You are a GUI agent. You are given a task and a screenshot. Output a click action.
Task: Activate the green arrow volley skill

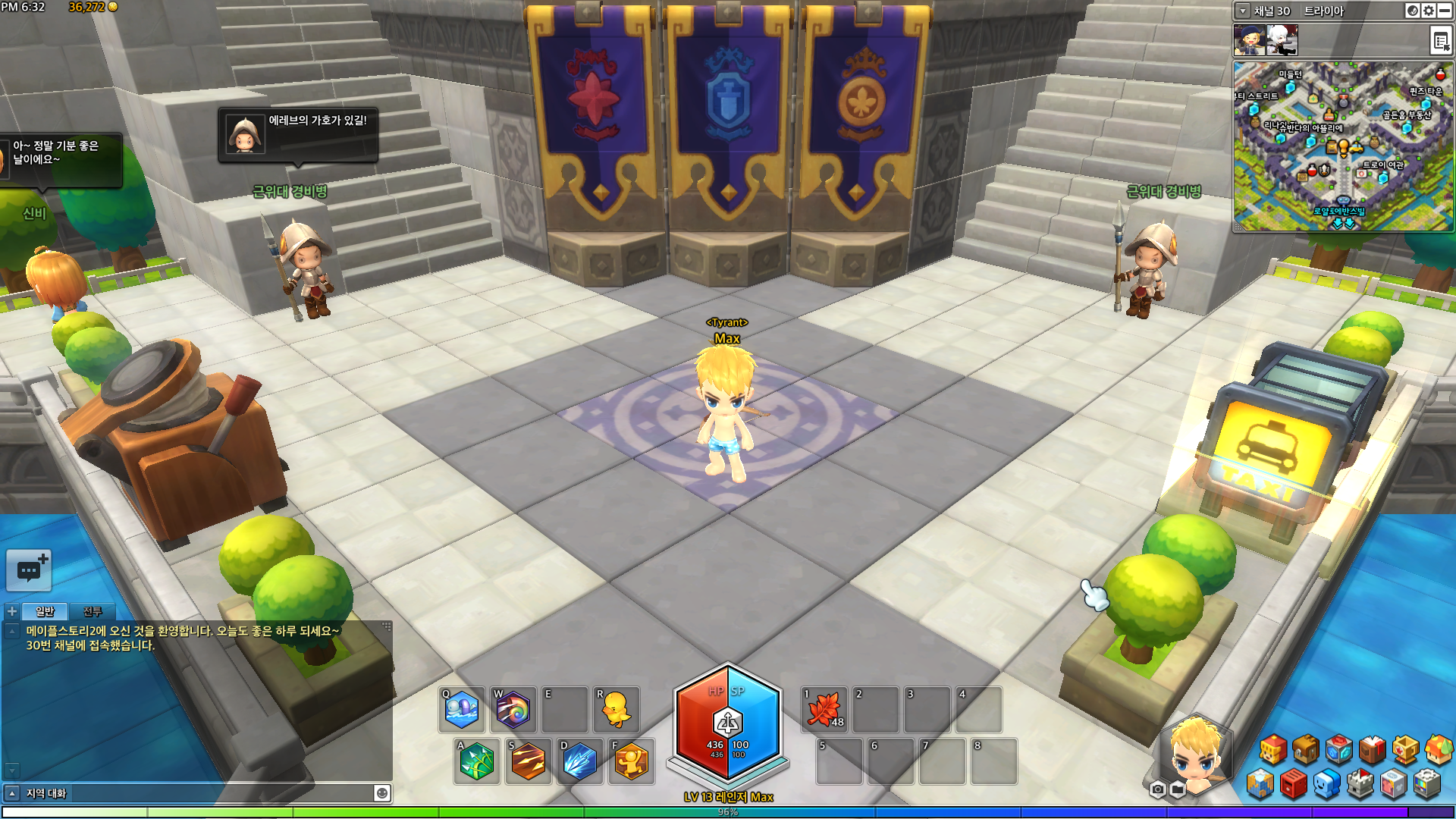pyautogui.click(x=476, y=761)
